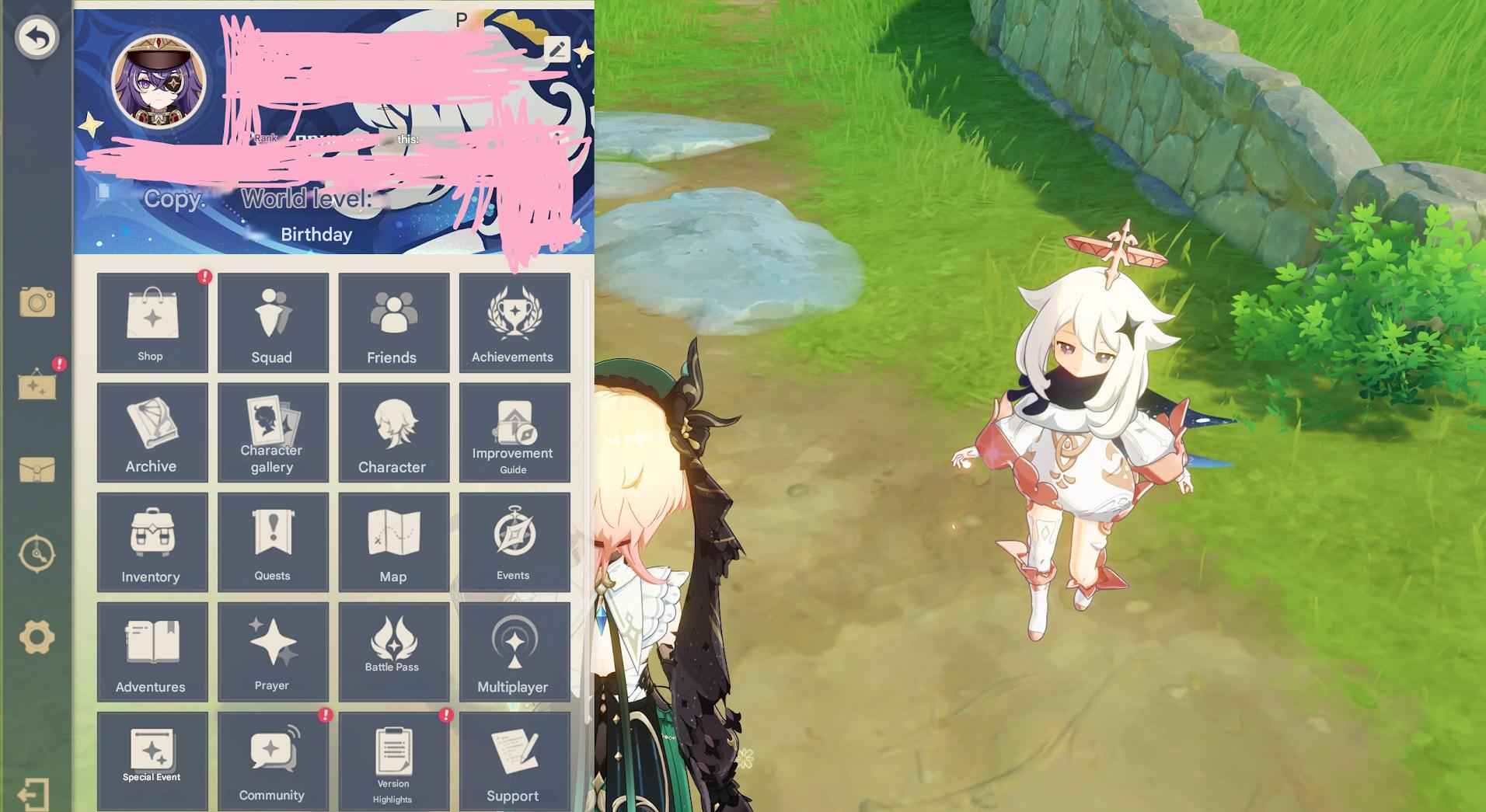Check your Achievements
Screen dimensions: 1486x812
point(515,322)
